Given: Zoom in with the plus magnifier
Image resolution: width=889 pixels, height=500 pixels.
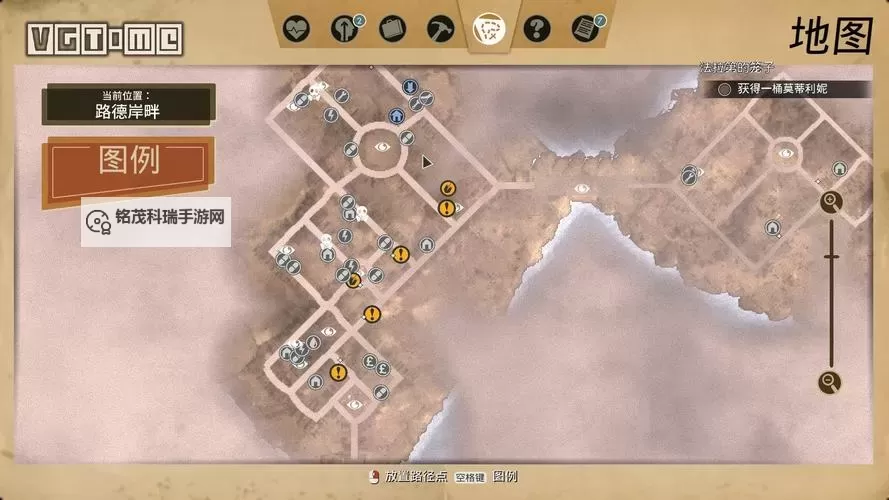Looking at the screenshot, I should point(831,202).
